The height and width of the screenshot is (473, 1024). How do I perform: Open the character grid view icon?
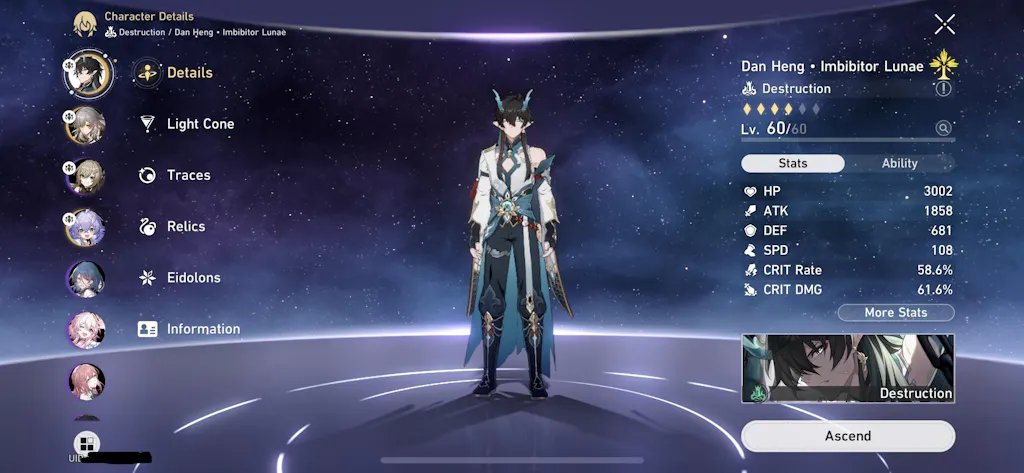click(x=86, y=443)
